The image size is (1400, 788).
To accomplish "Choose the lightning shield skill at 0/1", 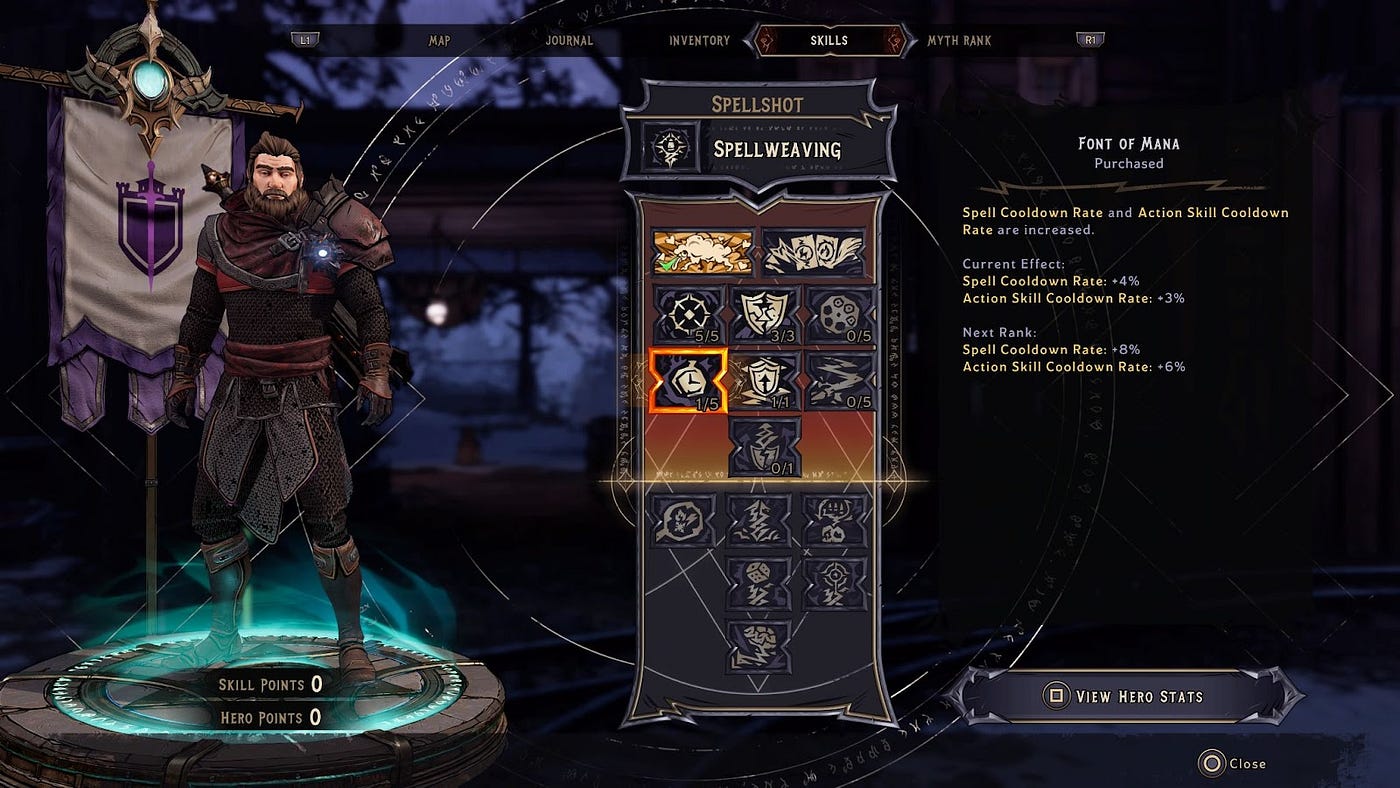I will point(764,446).
